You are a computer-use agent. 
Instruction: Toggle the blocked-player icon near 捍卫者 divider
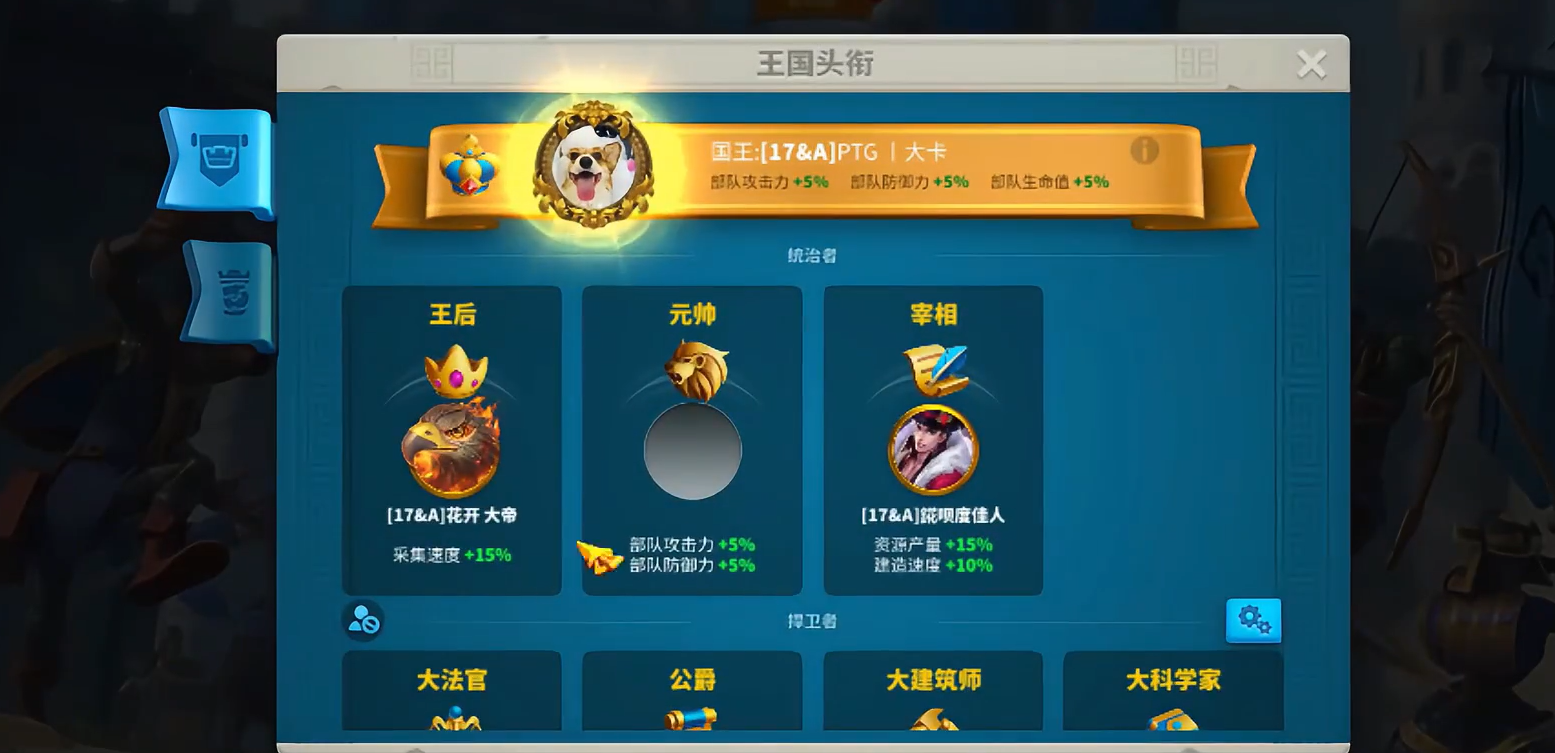click(x=362, y=620)
